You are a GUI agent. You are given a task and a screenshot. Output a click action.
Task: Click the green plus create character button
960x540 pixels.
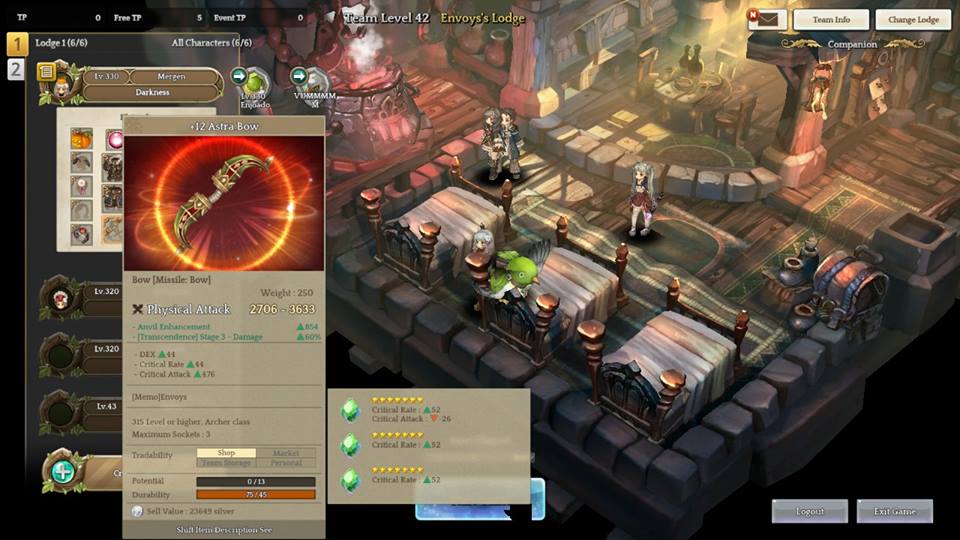[63, 471]
